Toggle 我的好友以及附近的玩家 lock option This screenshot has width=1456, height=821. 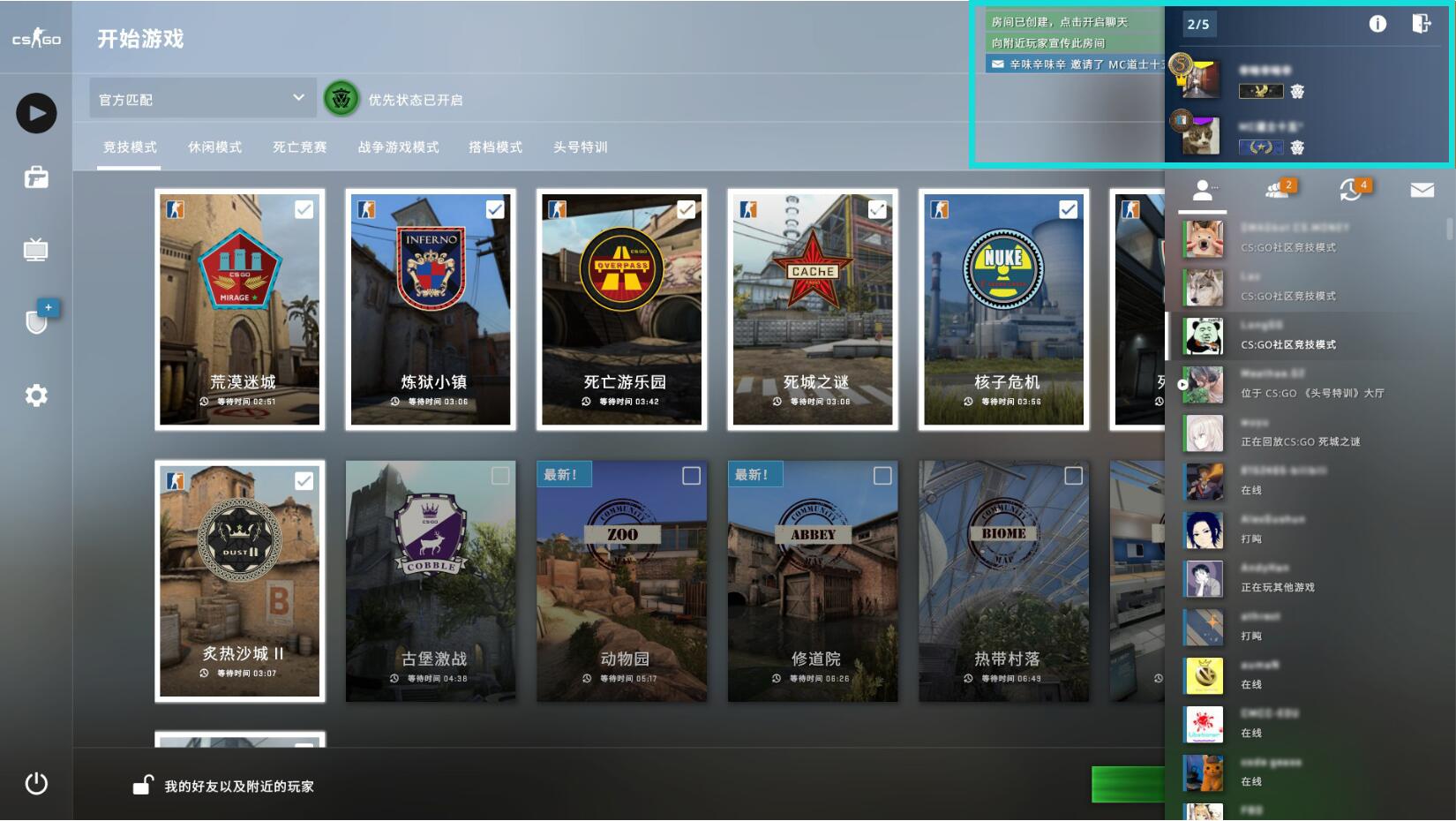point(141,786)
